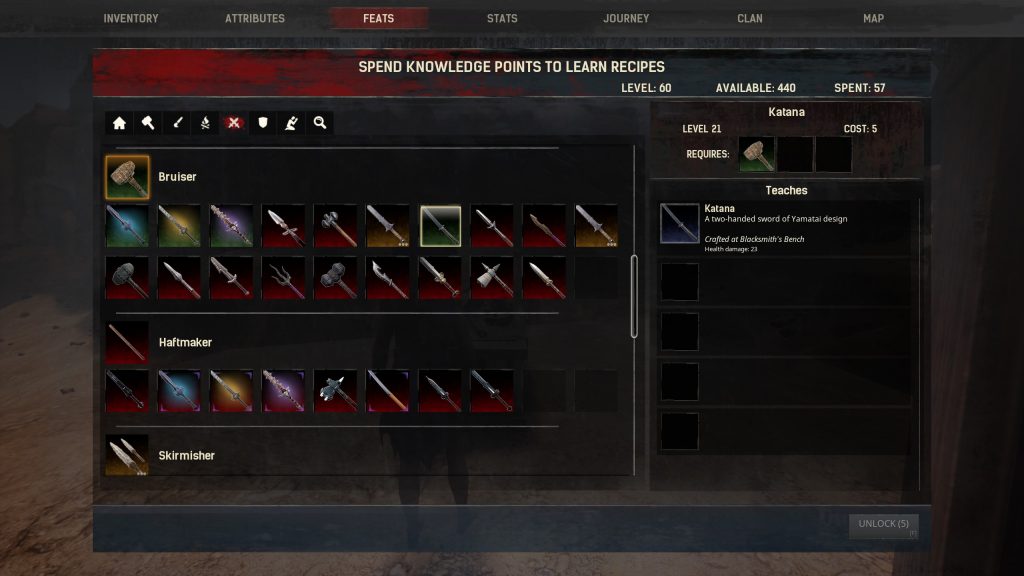Pick the trident feat in the Bruiser group
The image size is (1024, 576).
(x=283, y=277)
